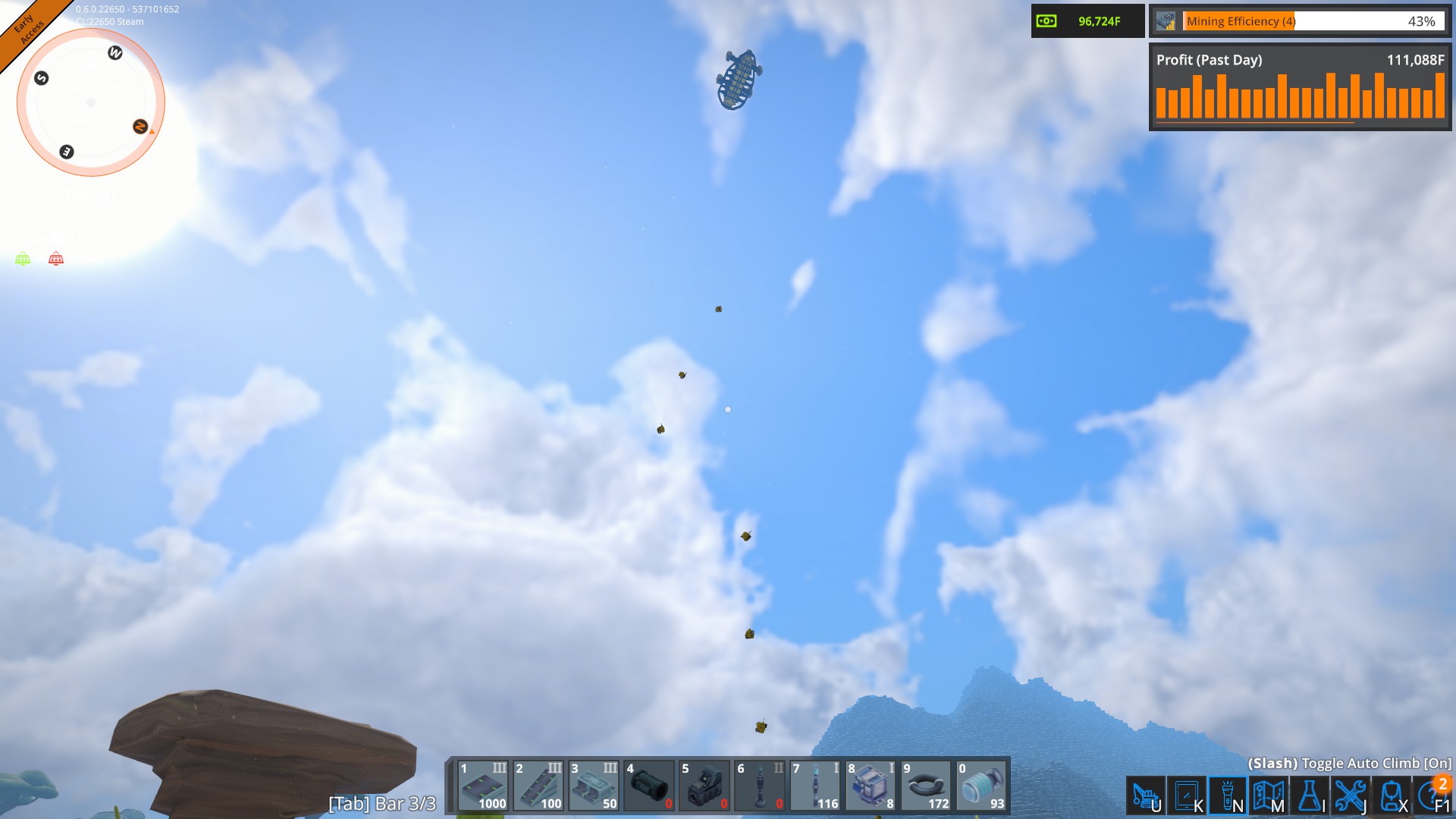The image size is (1456, 819).
Task: Pick the hotbar slot 3 item holding 50
Action: 594,786
